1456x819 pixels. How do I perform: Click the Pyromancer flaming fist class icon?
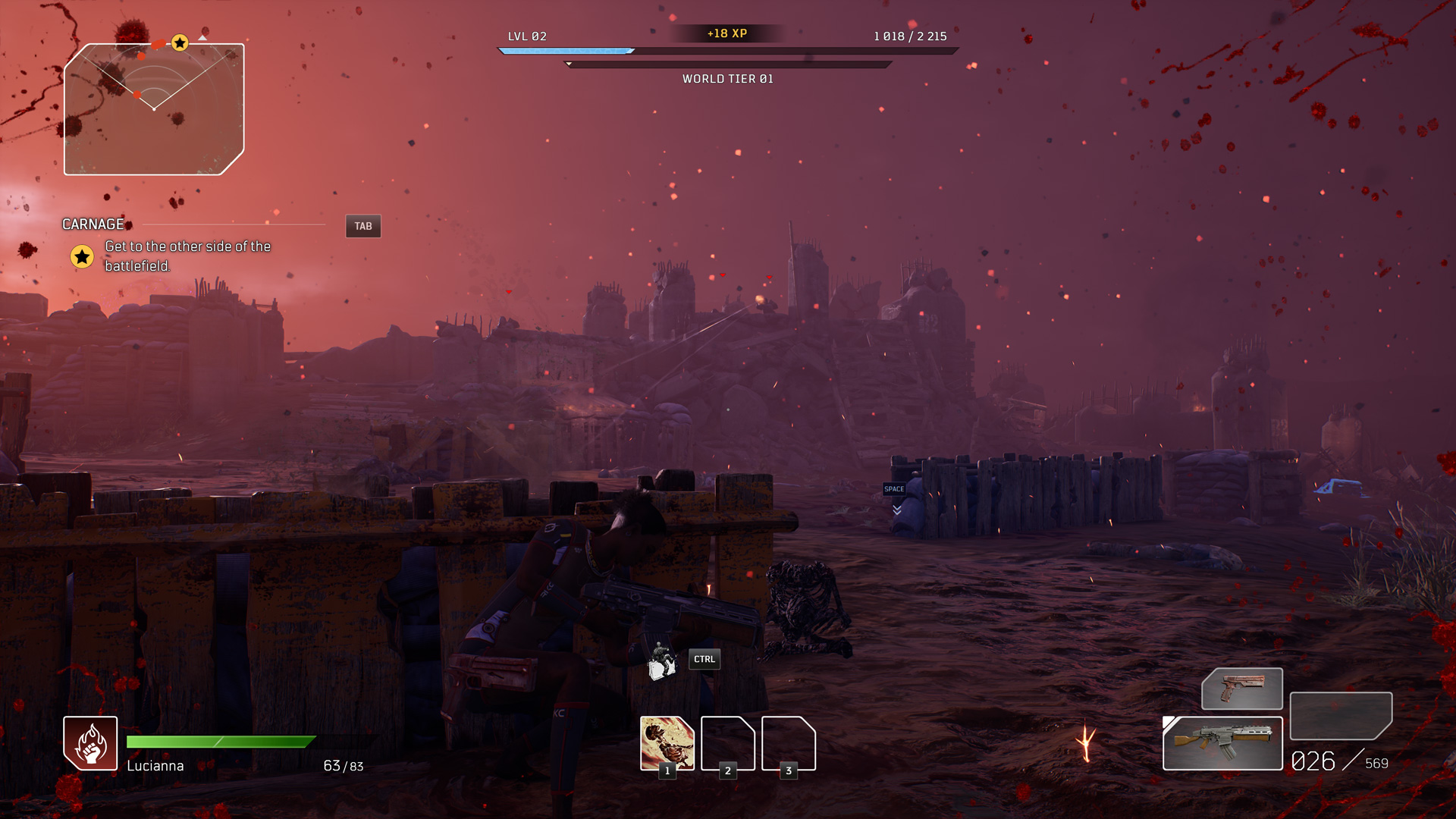[x=90, y=743]
